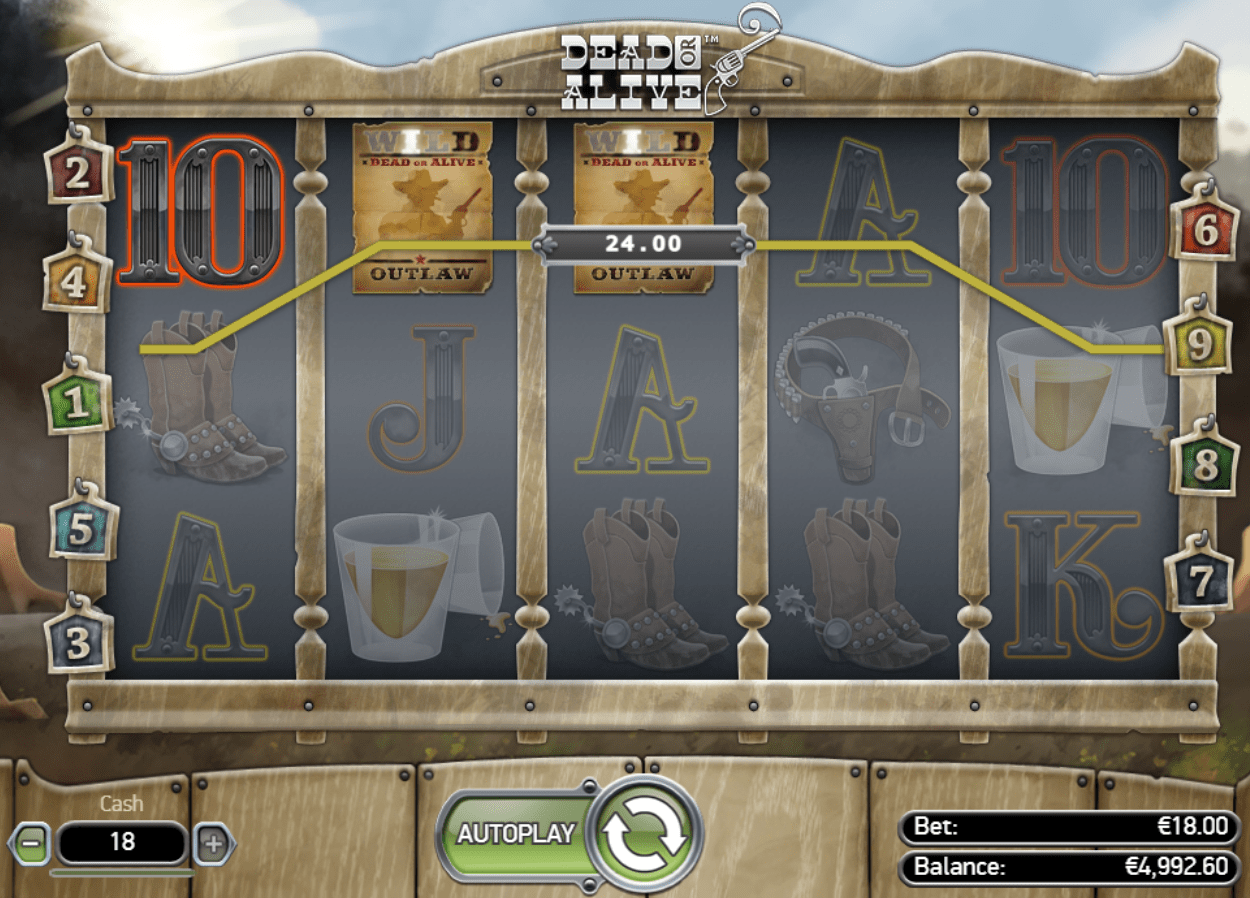
Task: Show payline tag number 5
Action: coord(82,531)
